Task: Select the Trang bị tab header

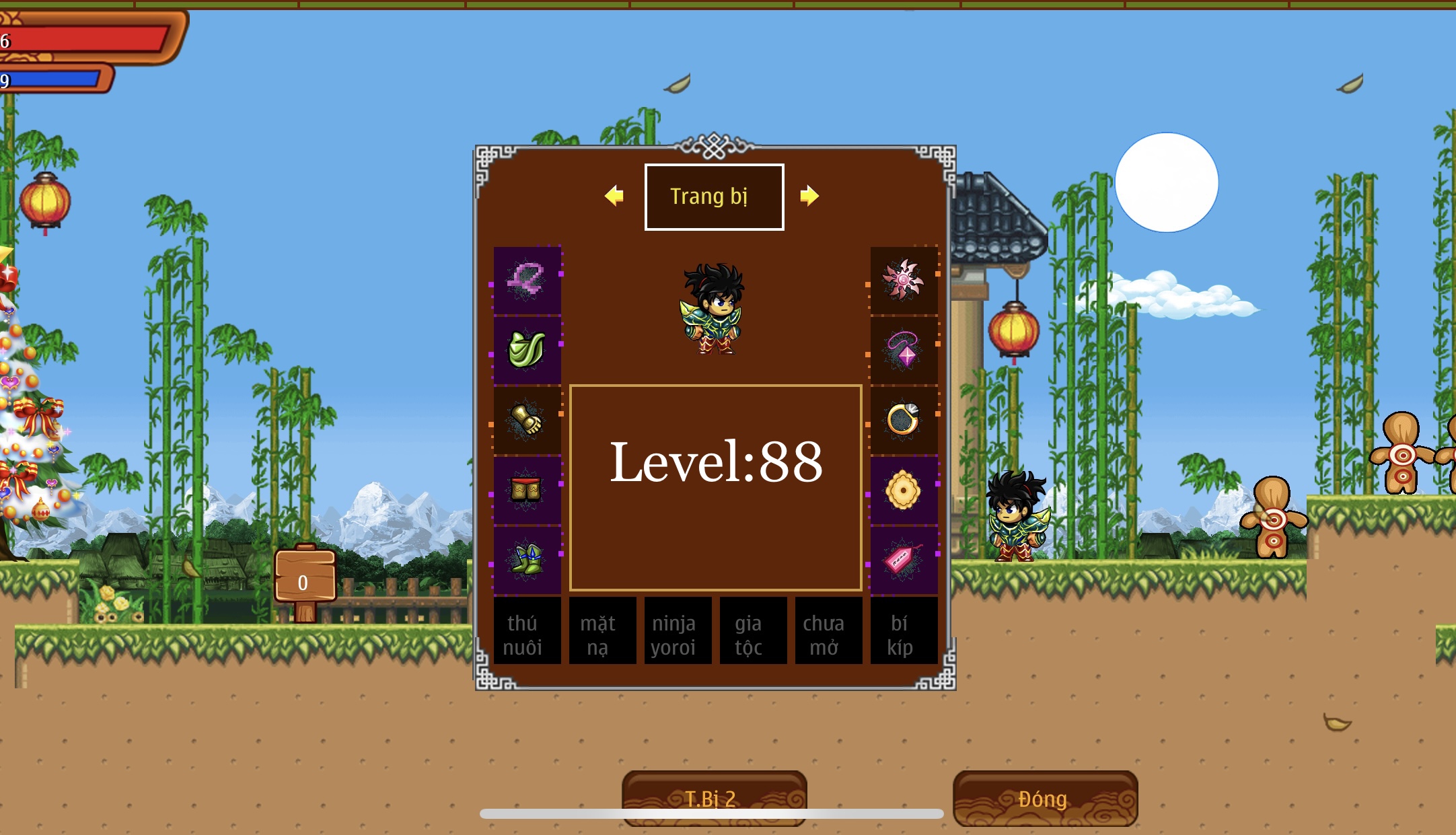Action: point(714,196)
